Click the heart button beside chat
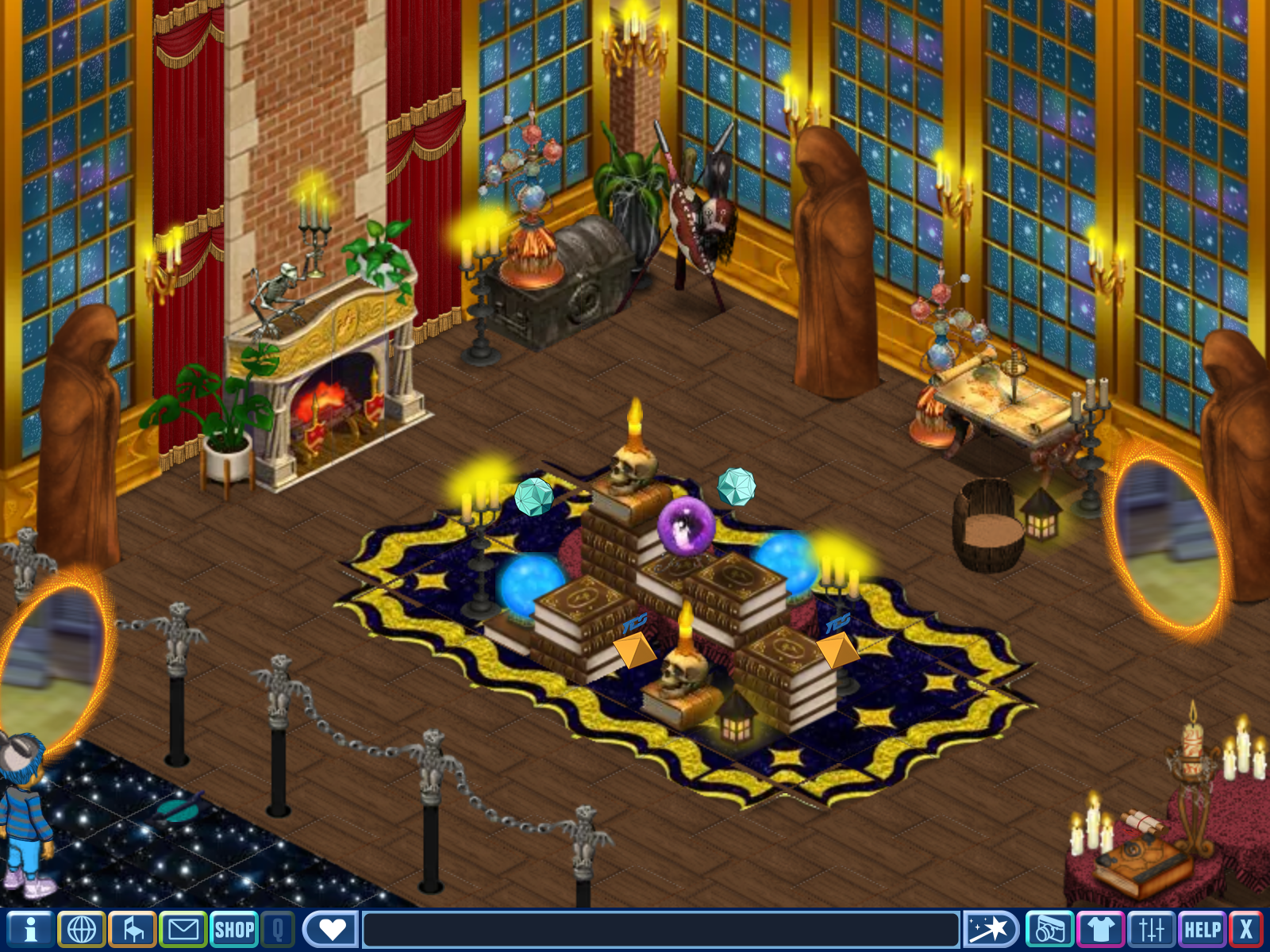Screen dimensions: 1270x952 tap(331, 929)
